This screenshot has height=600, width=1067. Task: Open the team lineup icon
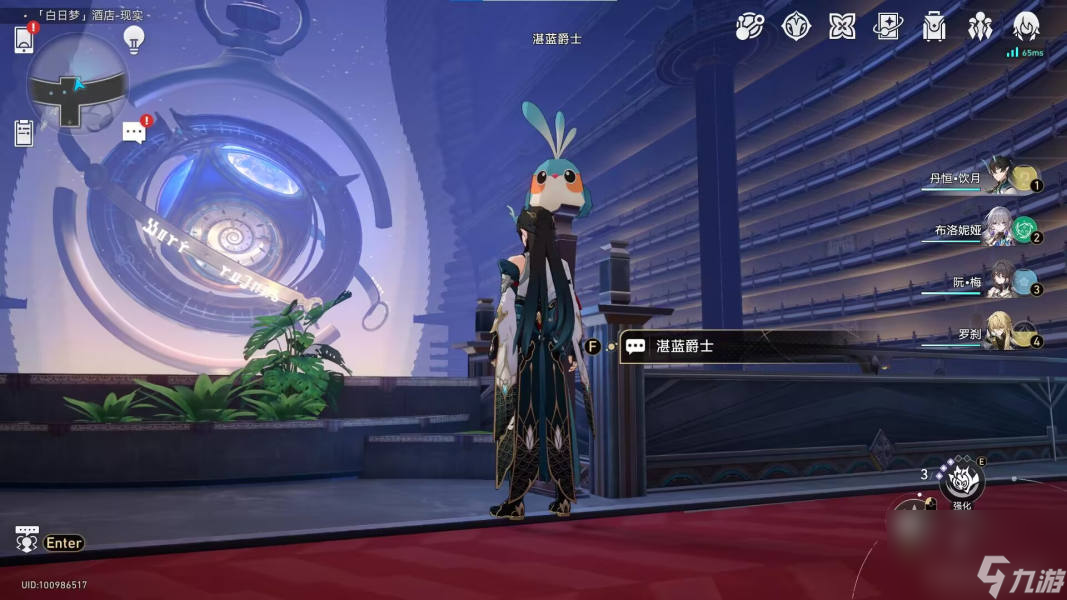980,27
